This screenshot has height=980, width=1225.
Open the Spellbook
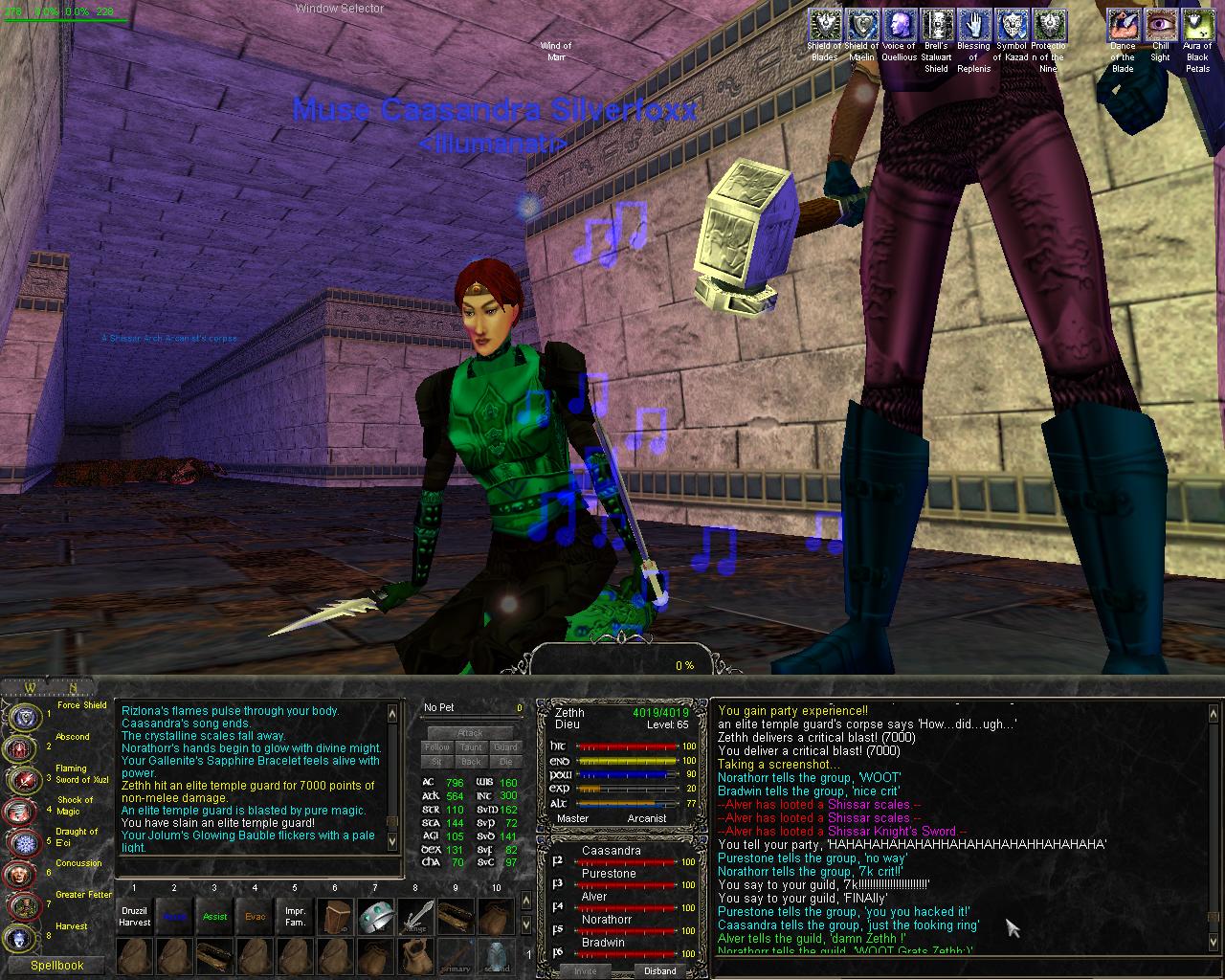pyautogui.click(x=56, y=965)
